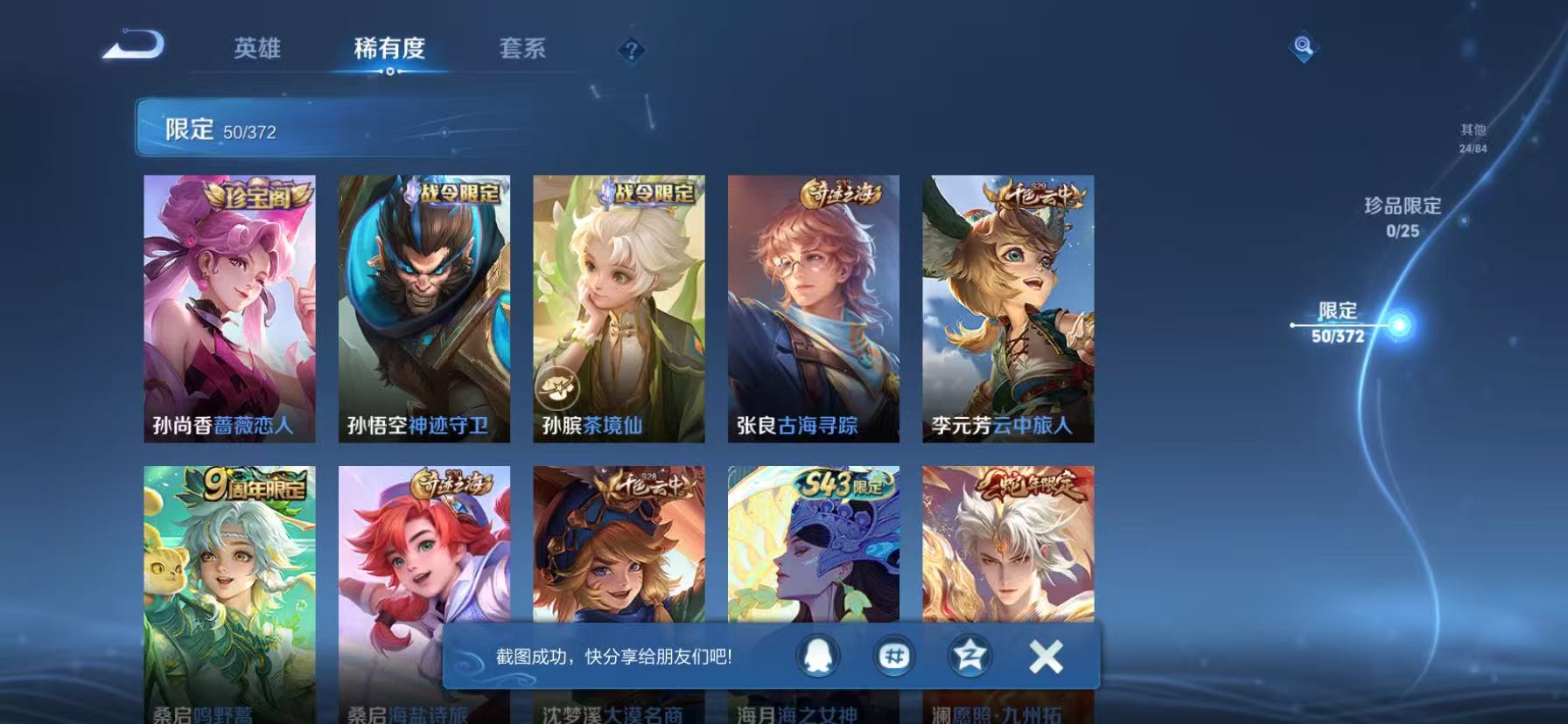Share via the hashtag topic icon

[x=894, y=657]
